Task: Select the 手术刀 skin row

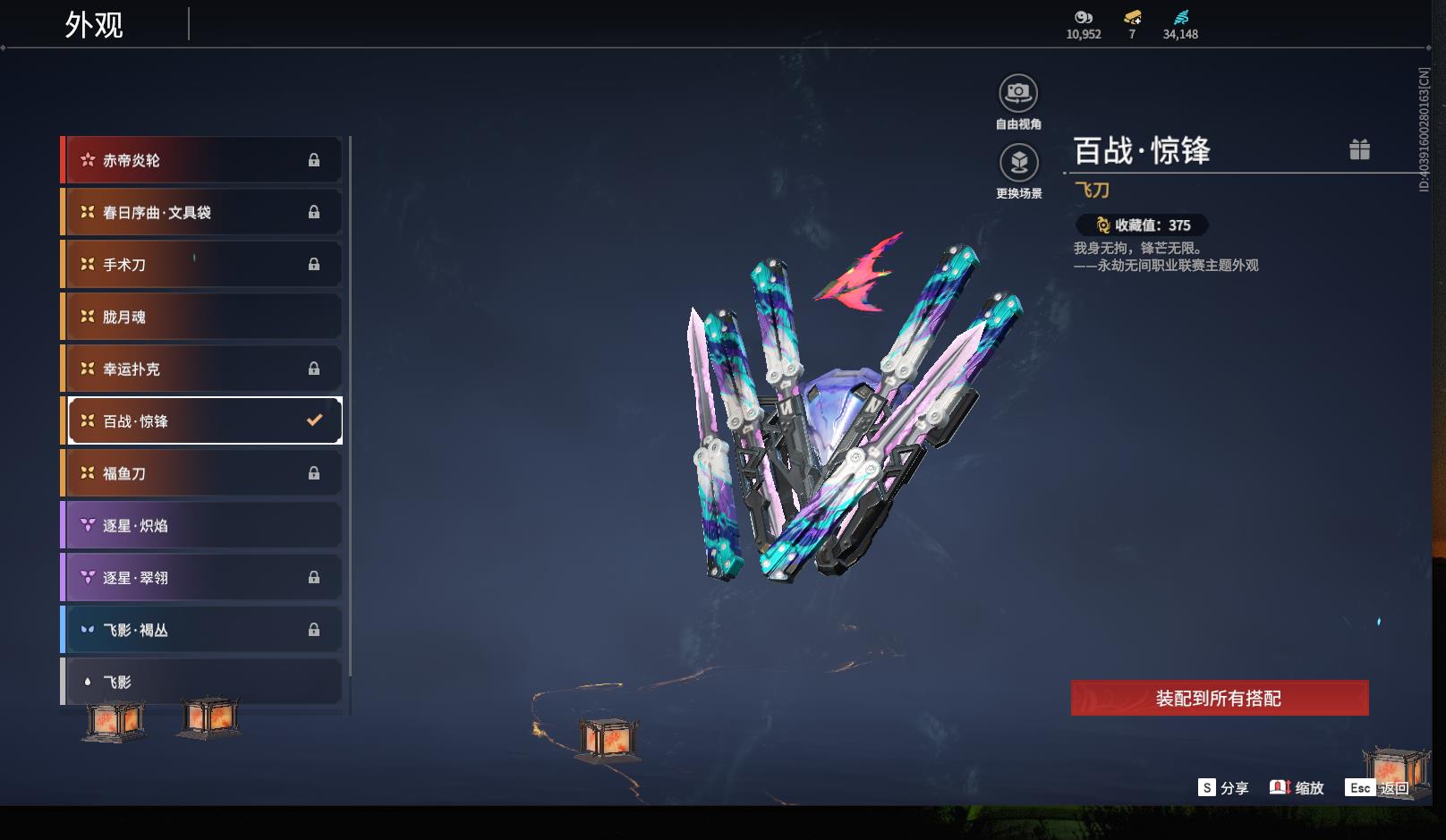Action: (203, 264)
